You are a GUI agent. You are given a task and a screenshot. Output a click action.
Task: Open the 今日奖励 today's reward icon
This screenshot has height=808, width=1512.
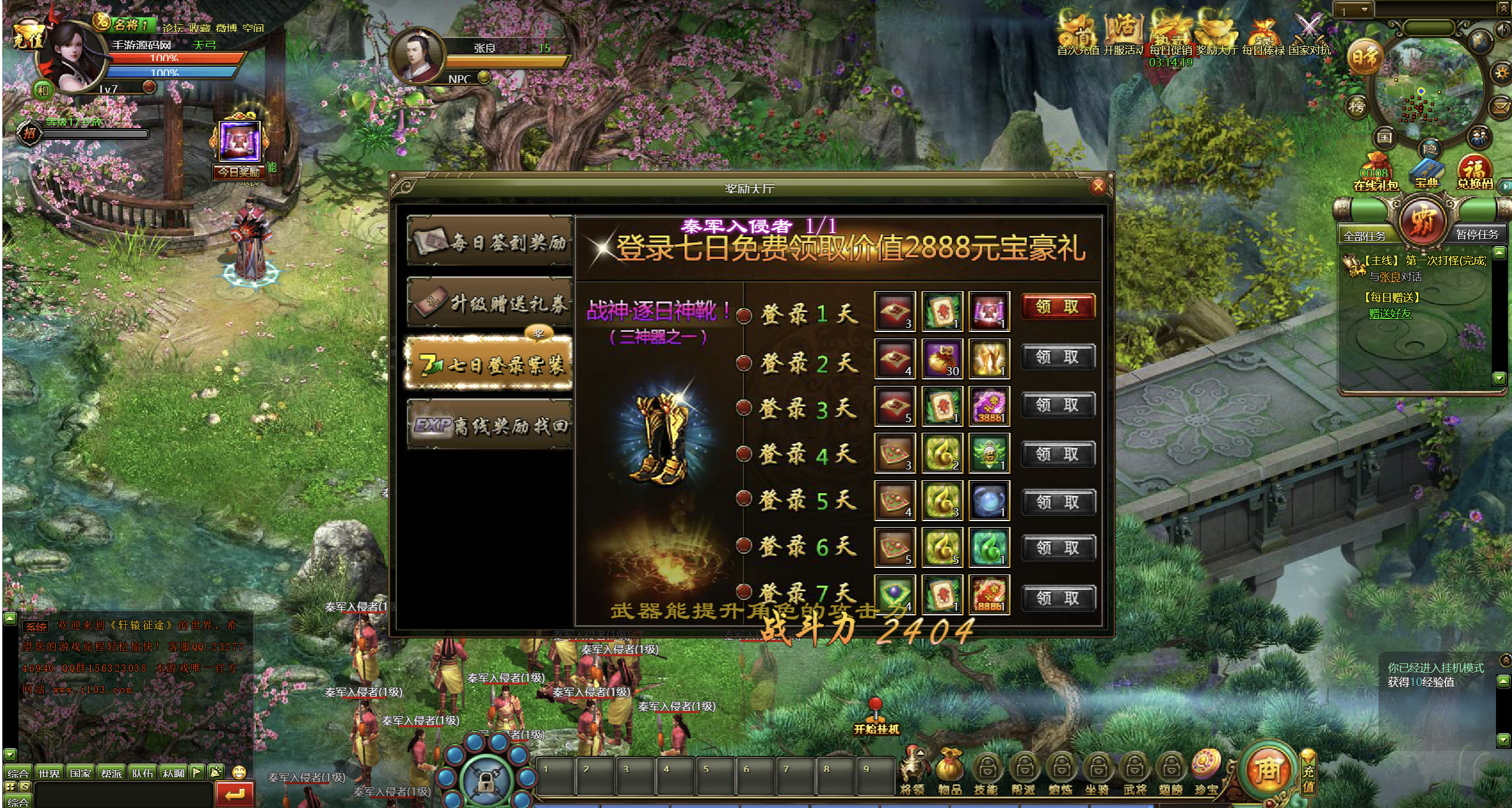(x=240, y=148)
